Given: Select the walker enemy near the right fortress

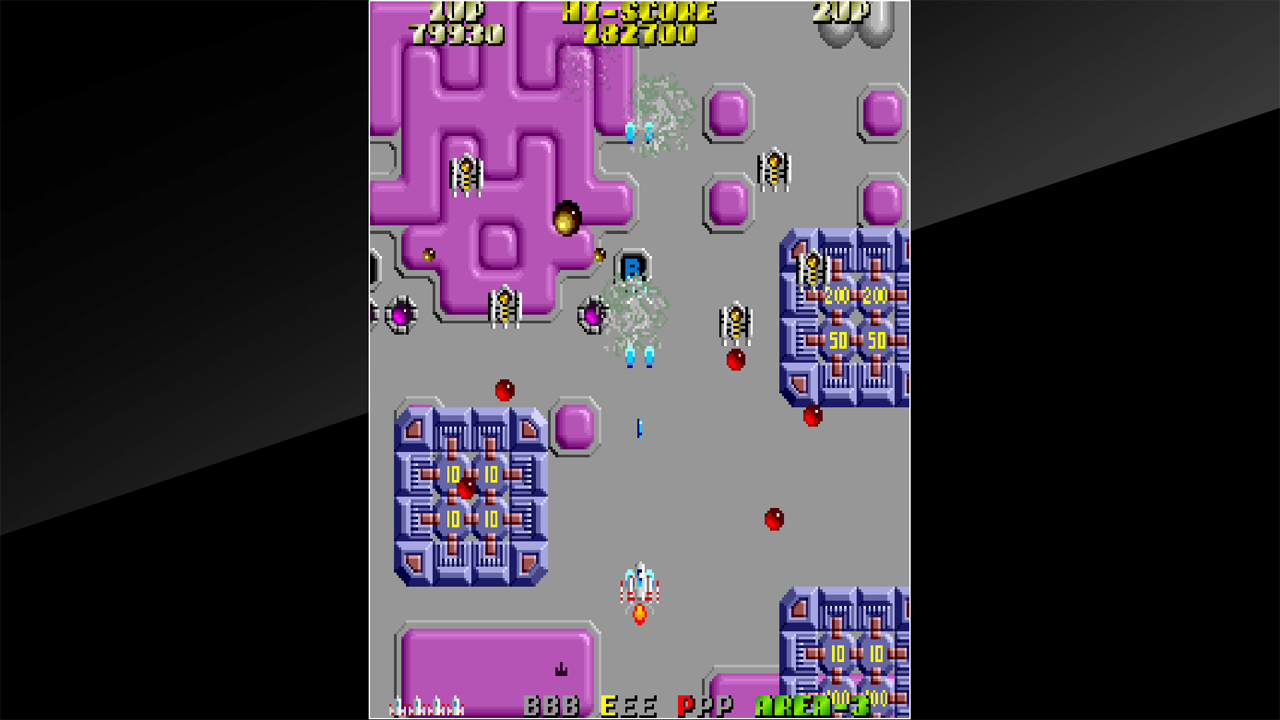Looking at the screenshot, I should (735, 323).
